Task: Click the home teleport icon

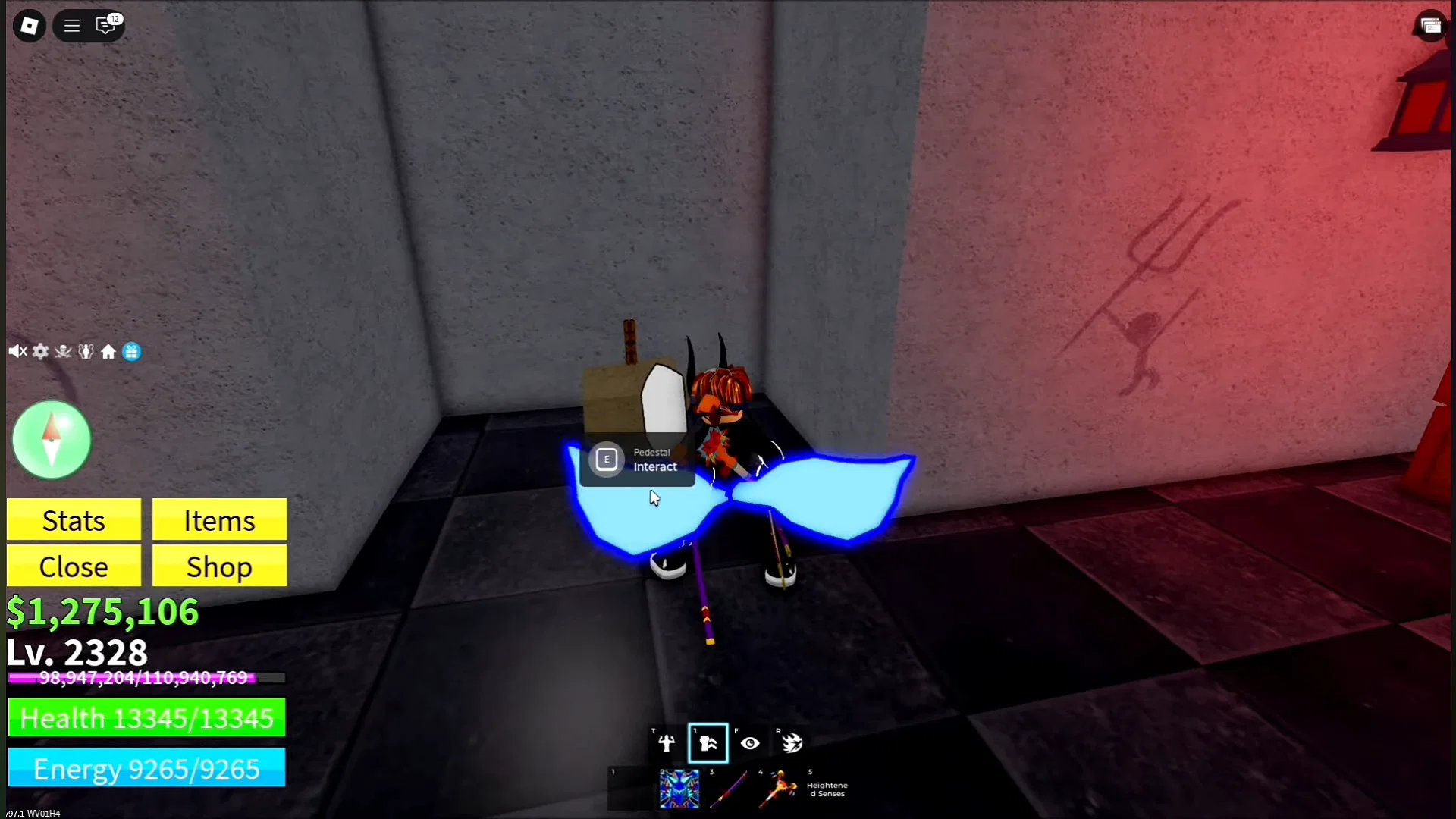Action: (x=108, y=351)
